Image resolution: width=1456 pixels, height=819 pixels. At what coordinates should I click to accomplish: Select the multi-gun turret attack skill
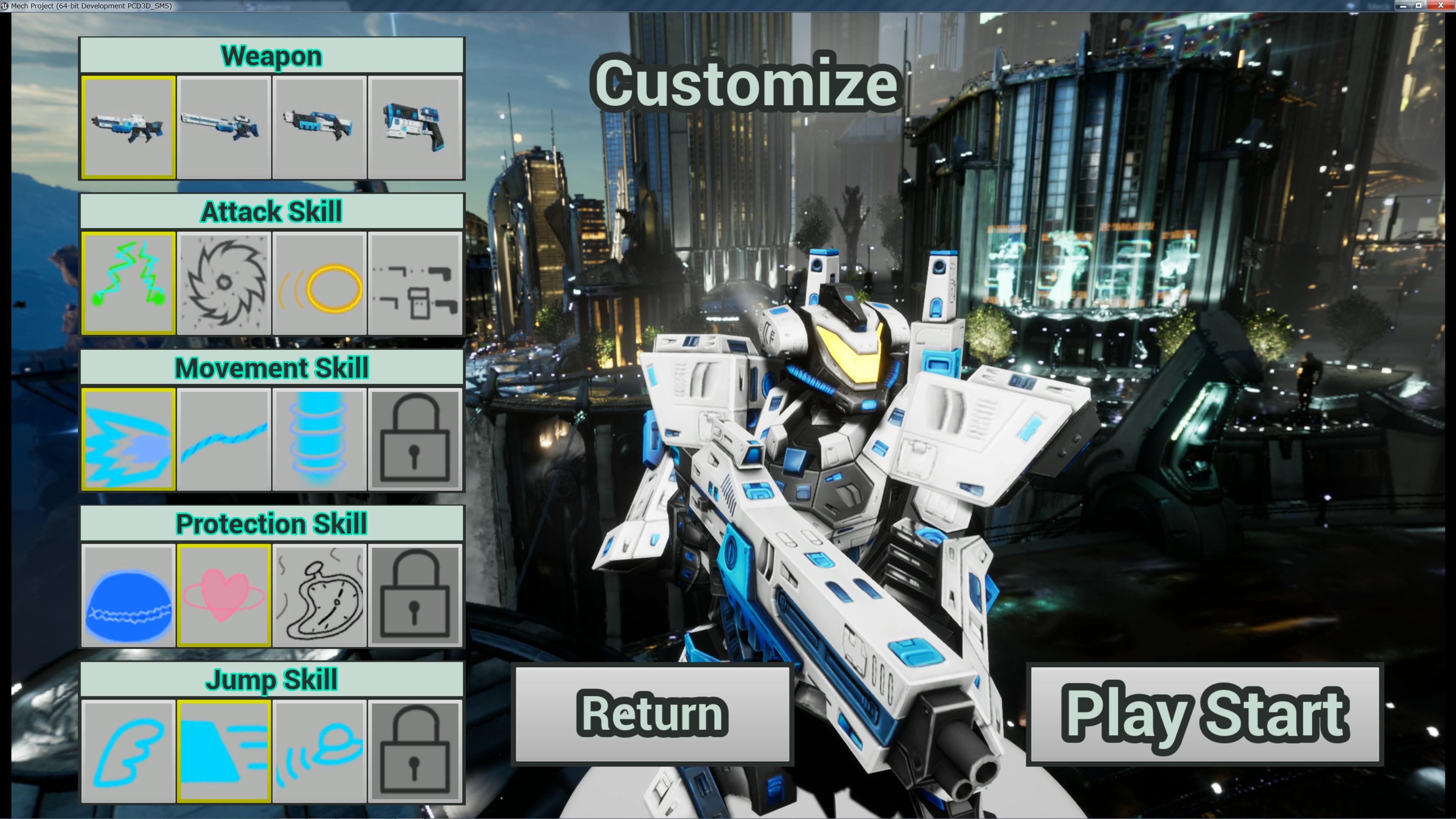pos(415,282)
